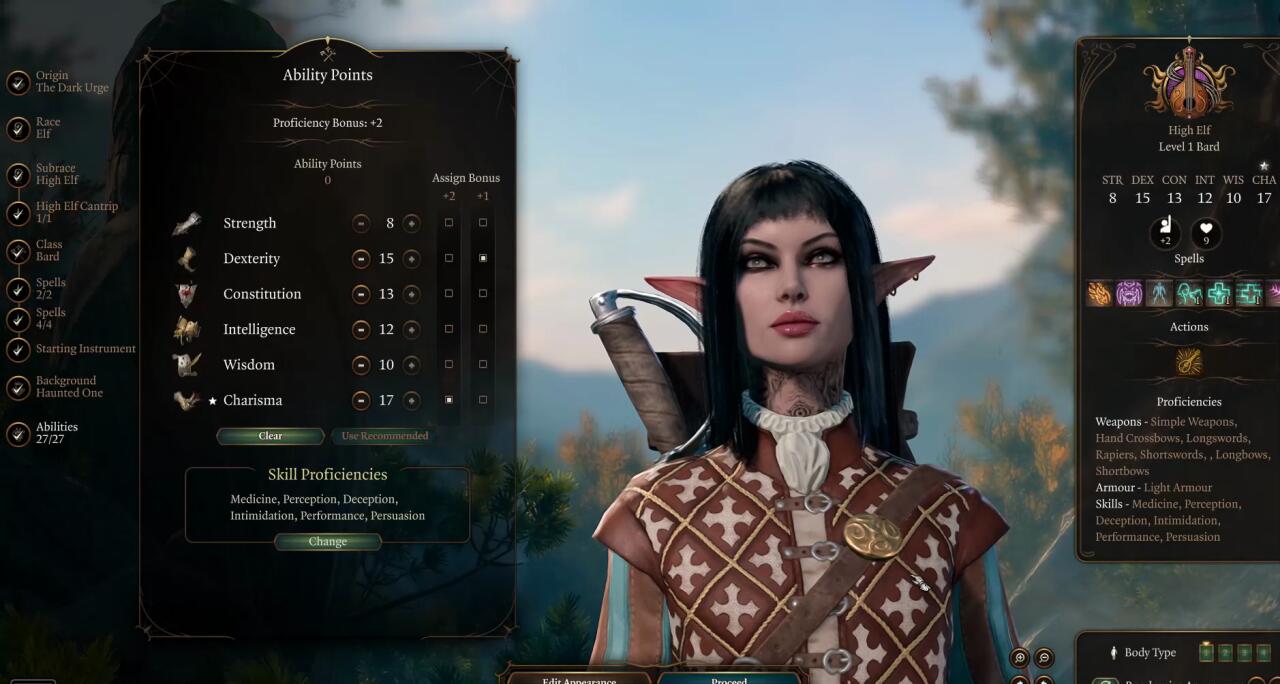Image resolution: width=1280 pixels, height=684 pixels.
Task: Lower Constitution with the minus button
Action: [x=361, y=294]
